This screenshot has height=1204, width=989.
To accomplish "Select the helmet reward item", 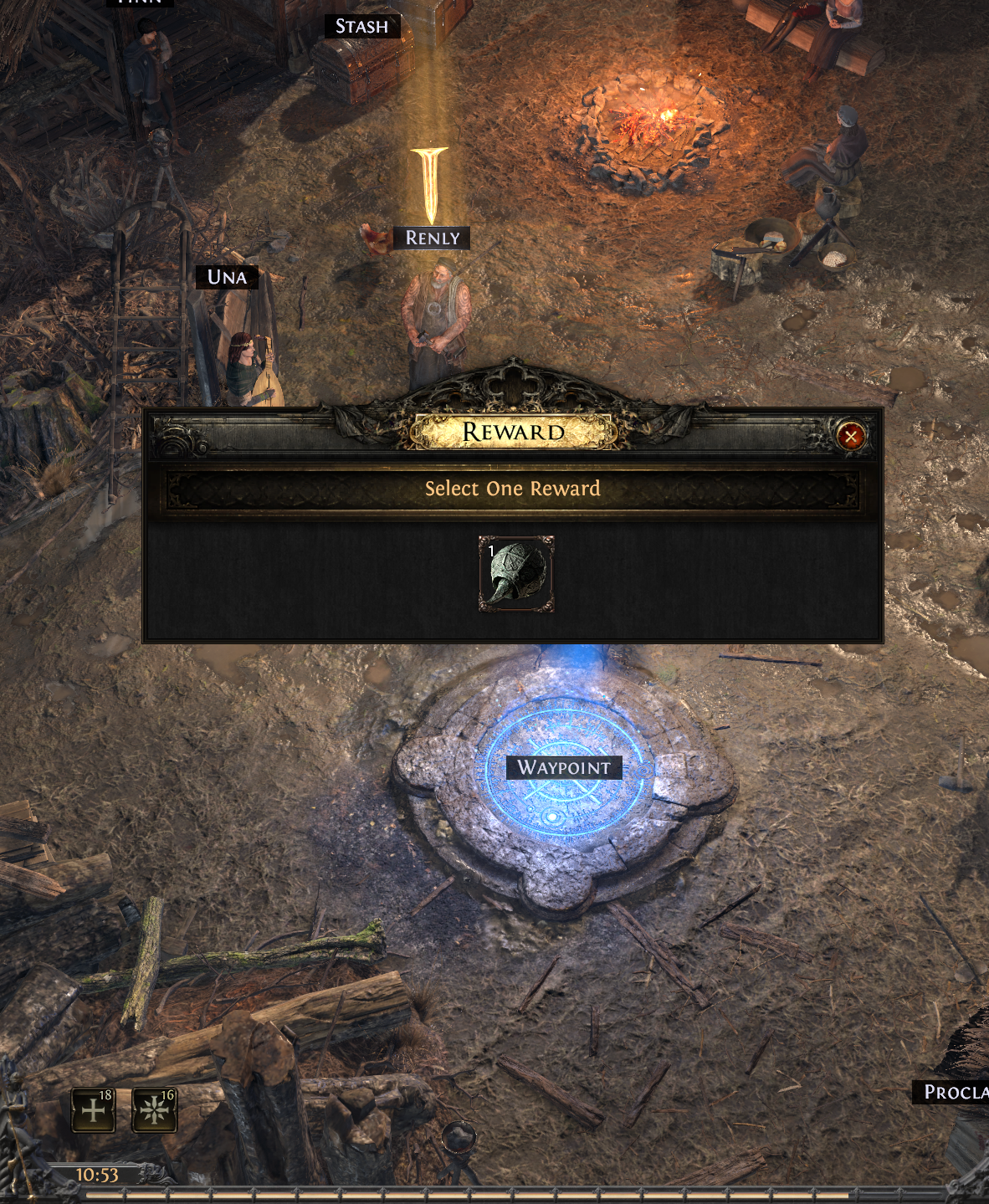I will tap(515, 574).
